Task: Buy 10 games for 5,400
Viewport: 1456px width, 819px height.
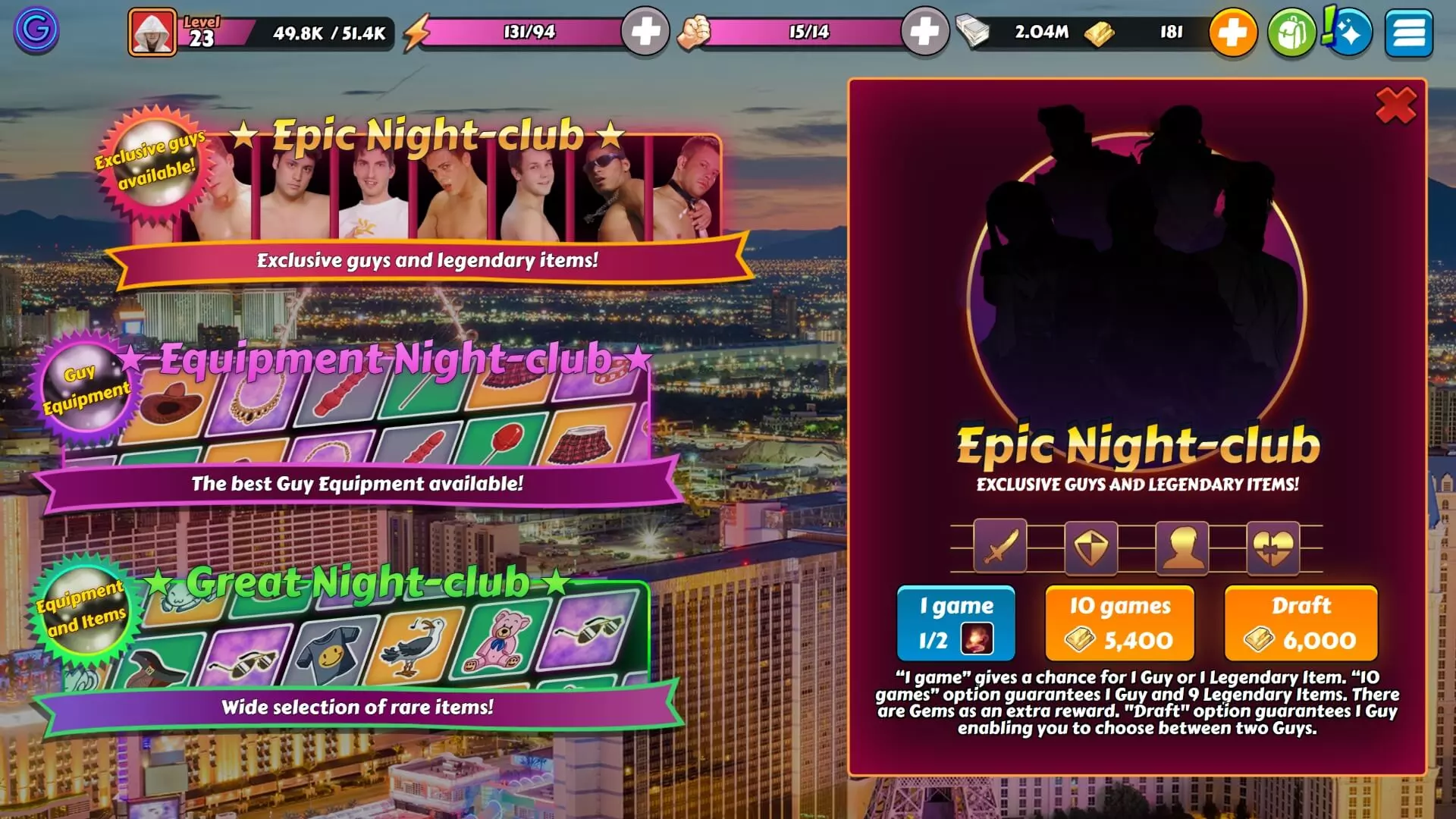Action: (1119, 623)
